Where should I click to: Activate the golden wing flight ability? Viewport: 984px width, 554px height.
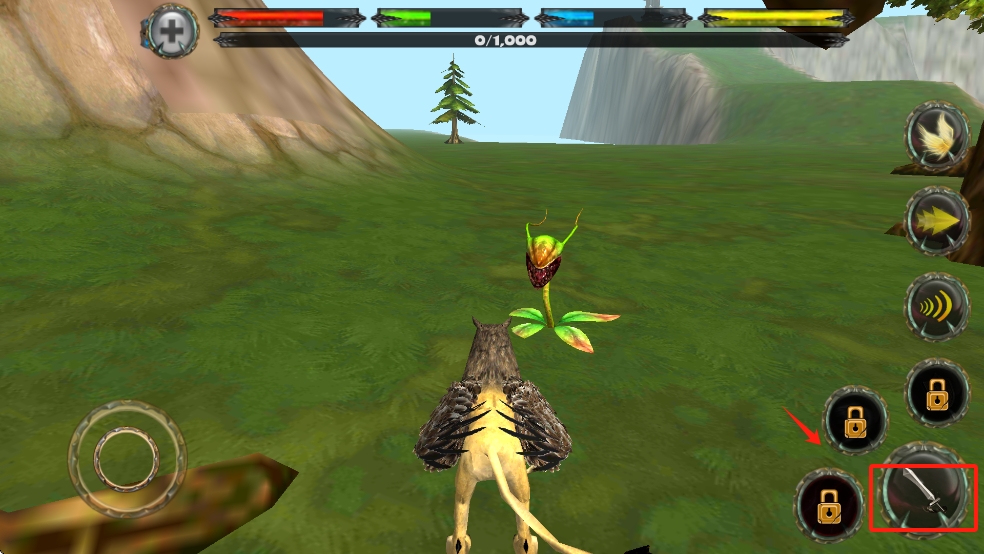937,135
